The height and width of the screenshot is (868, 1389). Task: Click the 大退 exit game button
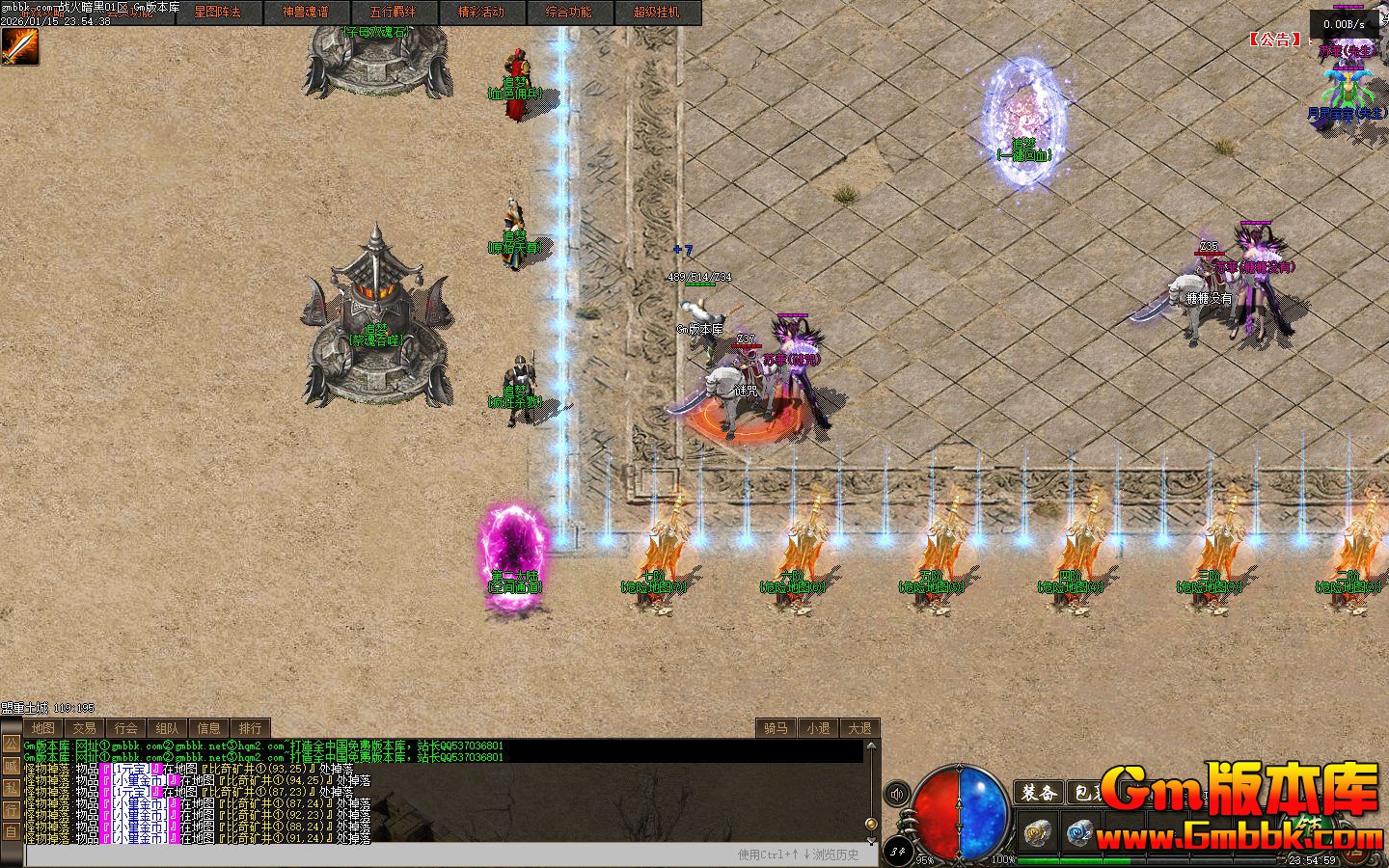859,728
